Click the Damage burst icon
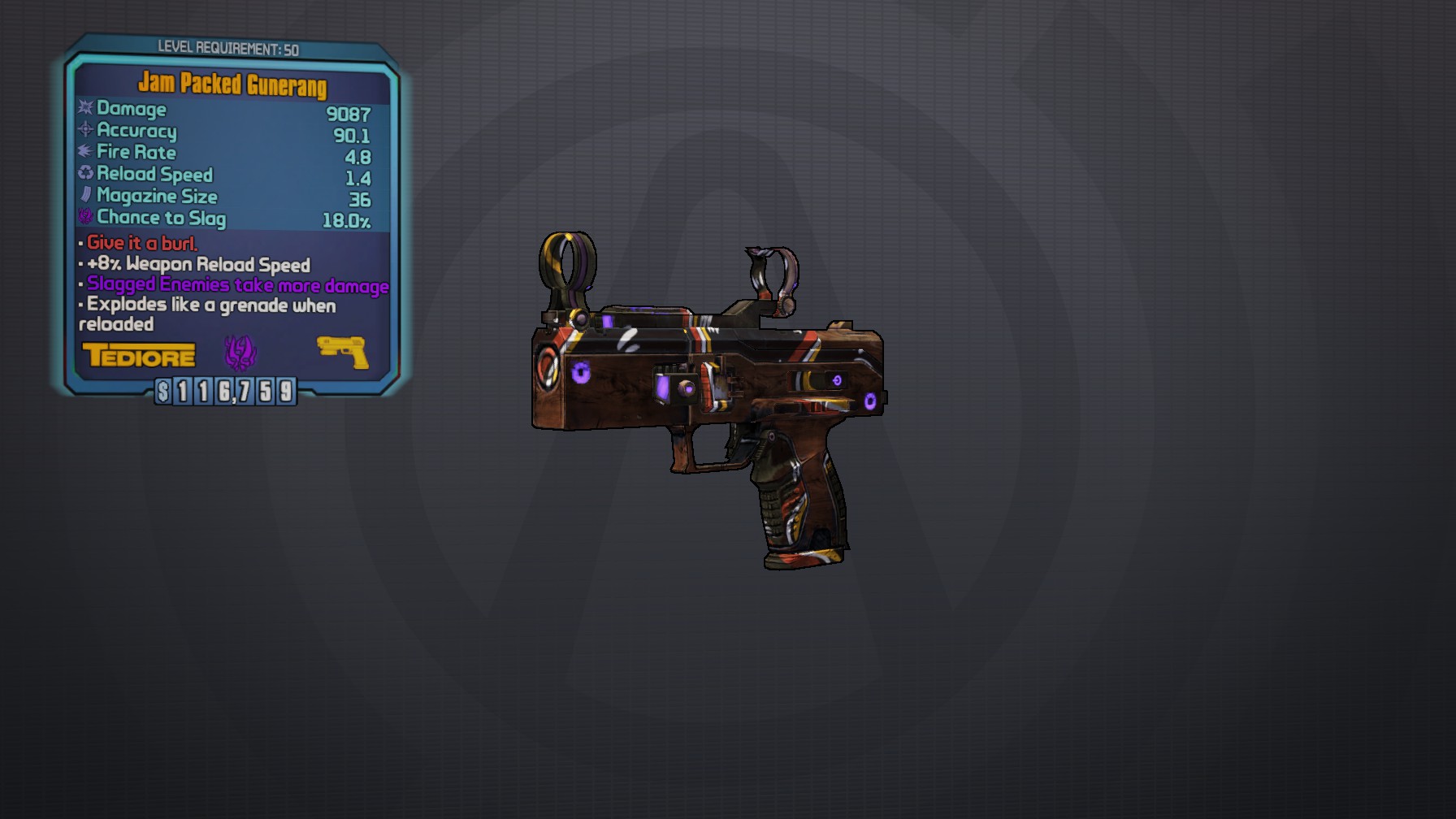 click(84, 109)
